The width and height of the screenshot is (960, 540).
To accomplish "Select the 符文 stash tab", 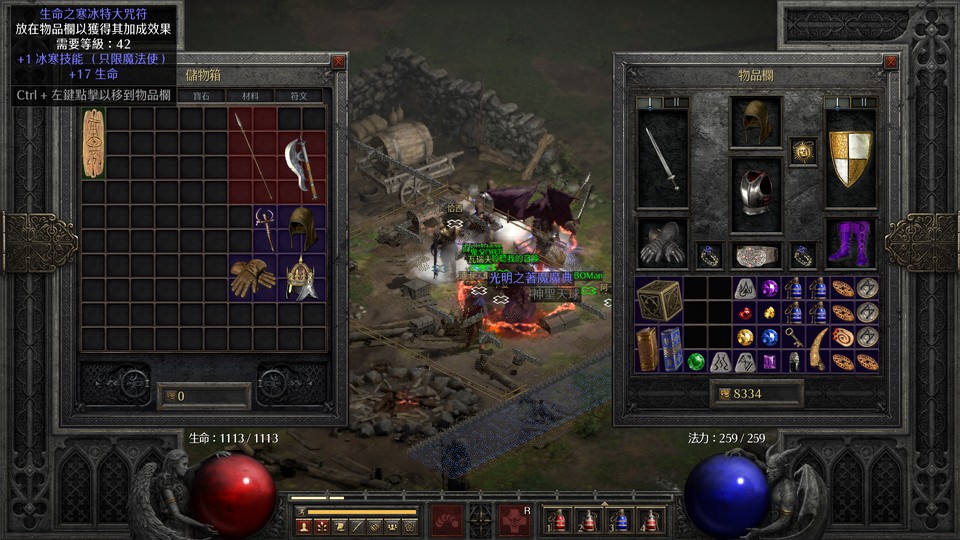I will [298, 96].
